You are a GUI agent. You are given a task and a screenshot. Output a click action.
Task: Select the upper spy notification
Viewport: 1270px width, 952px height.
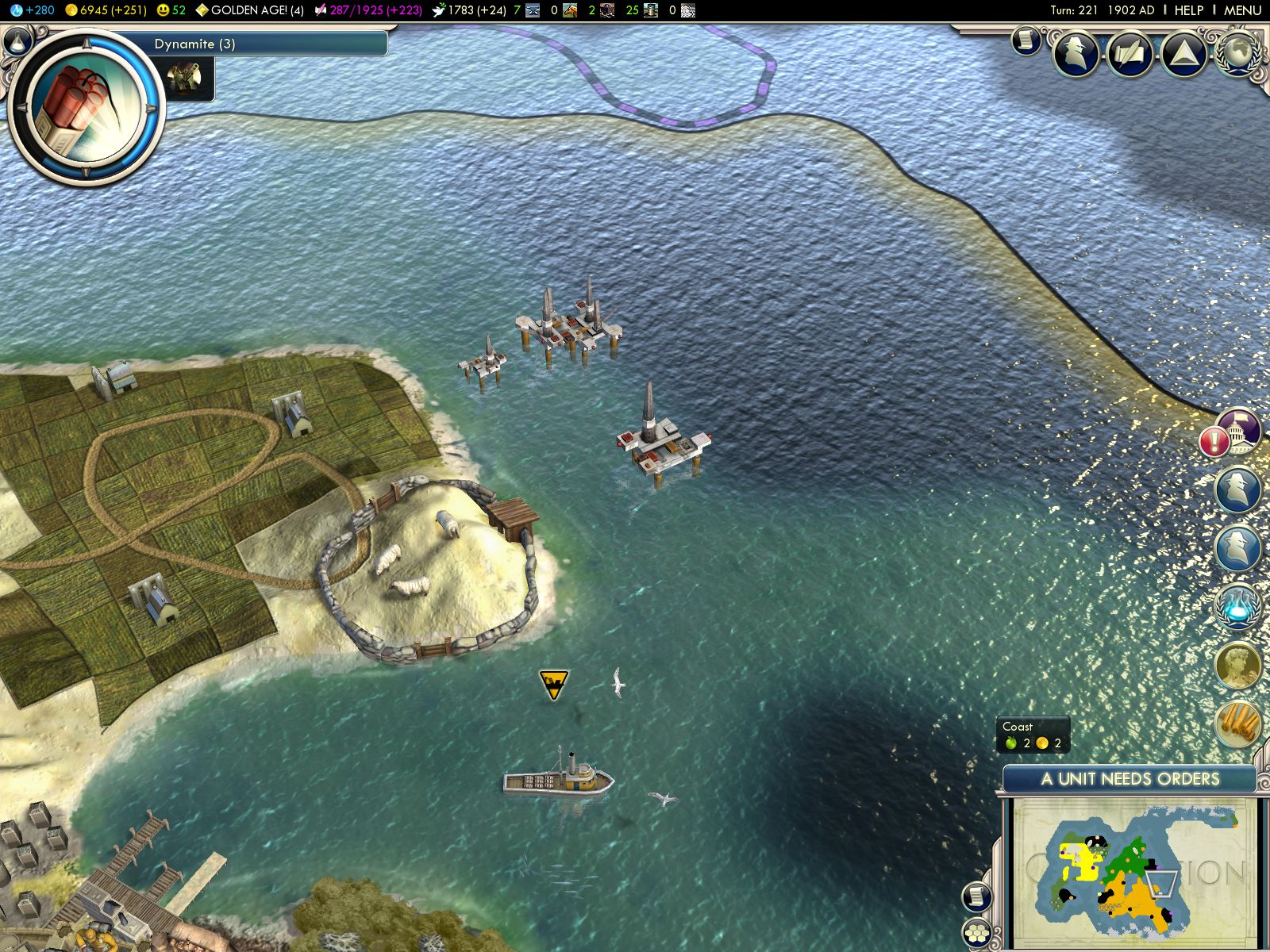pos(1237,489)
